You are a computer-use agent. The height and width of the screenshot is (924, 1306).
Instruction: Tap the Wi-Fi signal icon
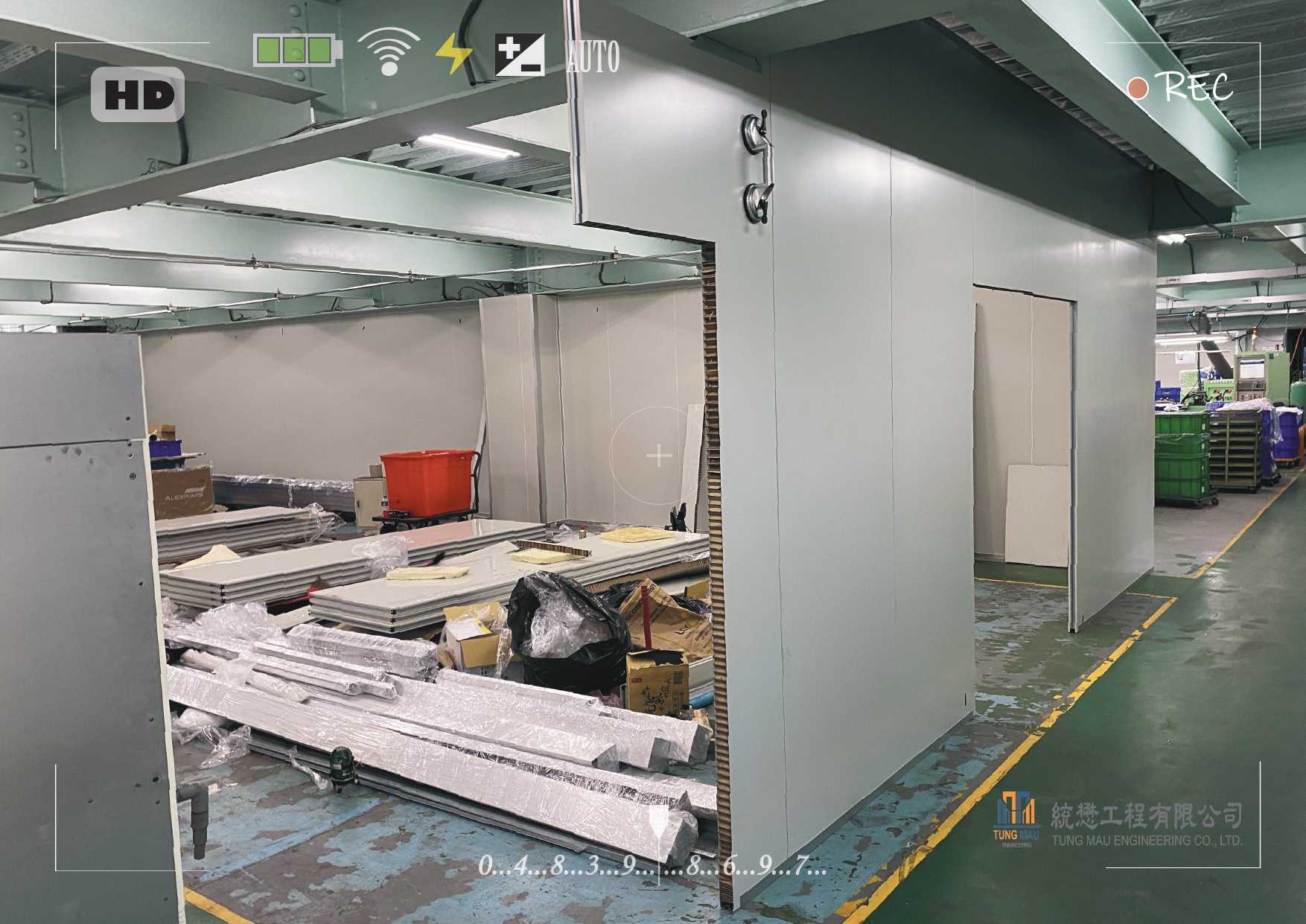click(388, 52)
